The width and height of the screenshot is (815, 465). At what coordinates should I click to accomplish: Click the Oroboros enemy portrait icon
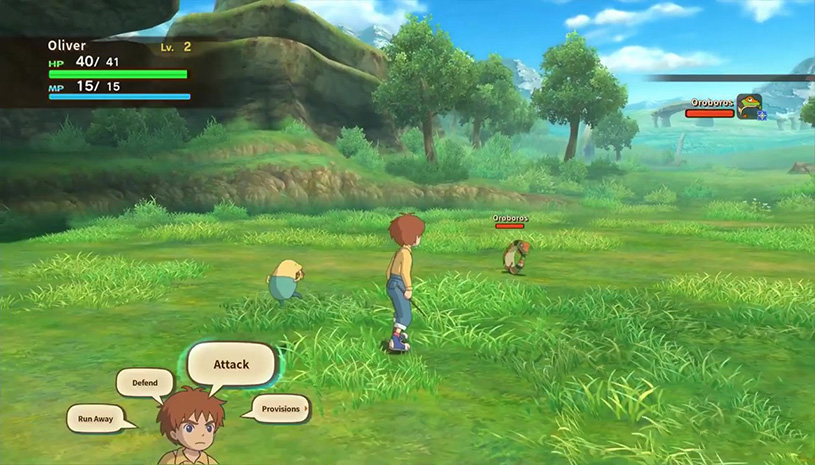(749, 106)
